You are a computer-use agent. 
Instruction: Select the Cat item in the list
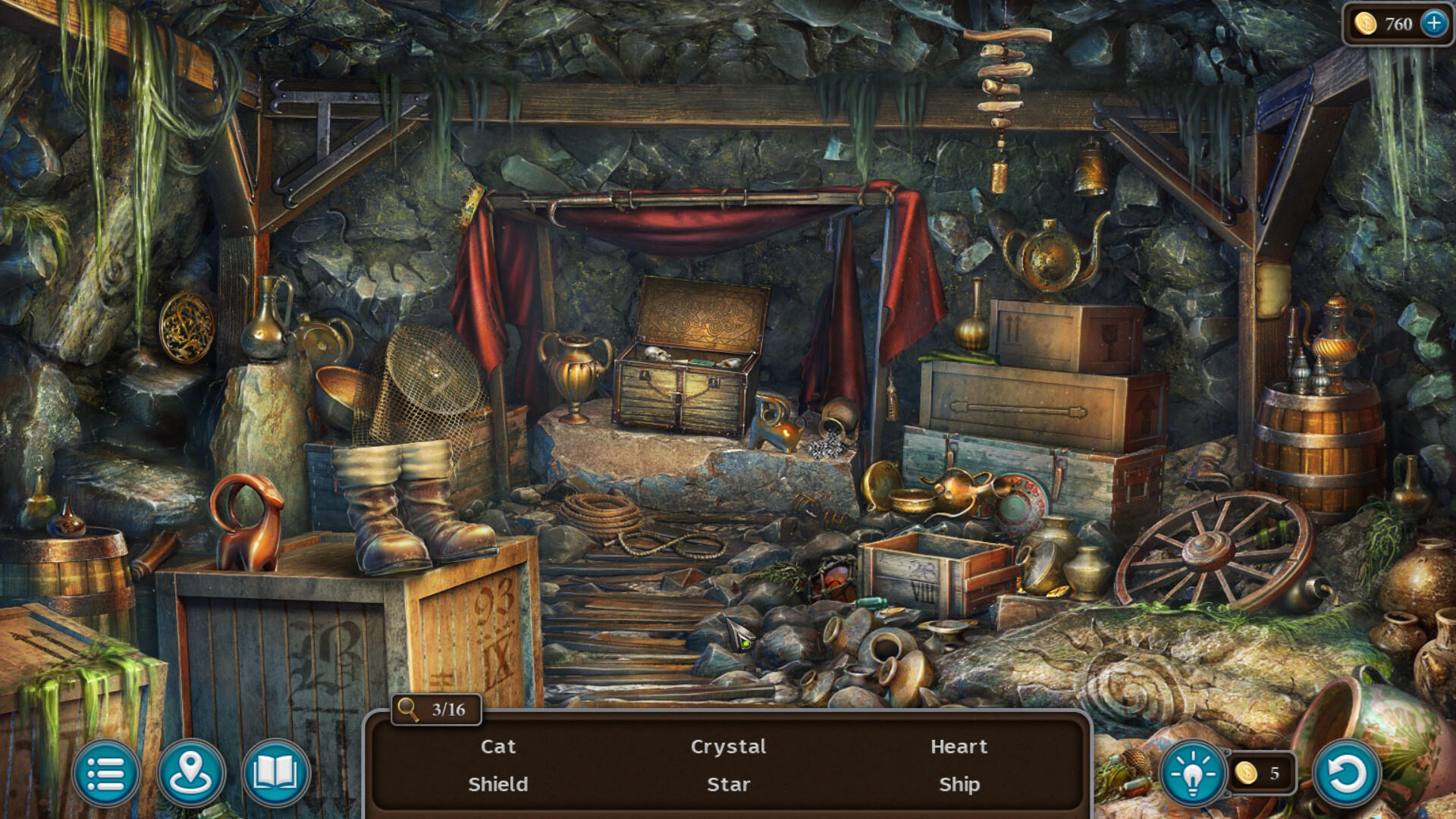(x=498, y=747)
